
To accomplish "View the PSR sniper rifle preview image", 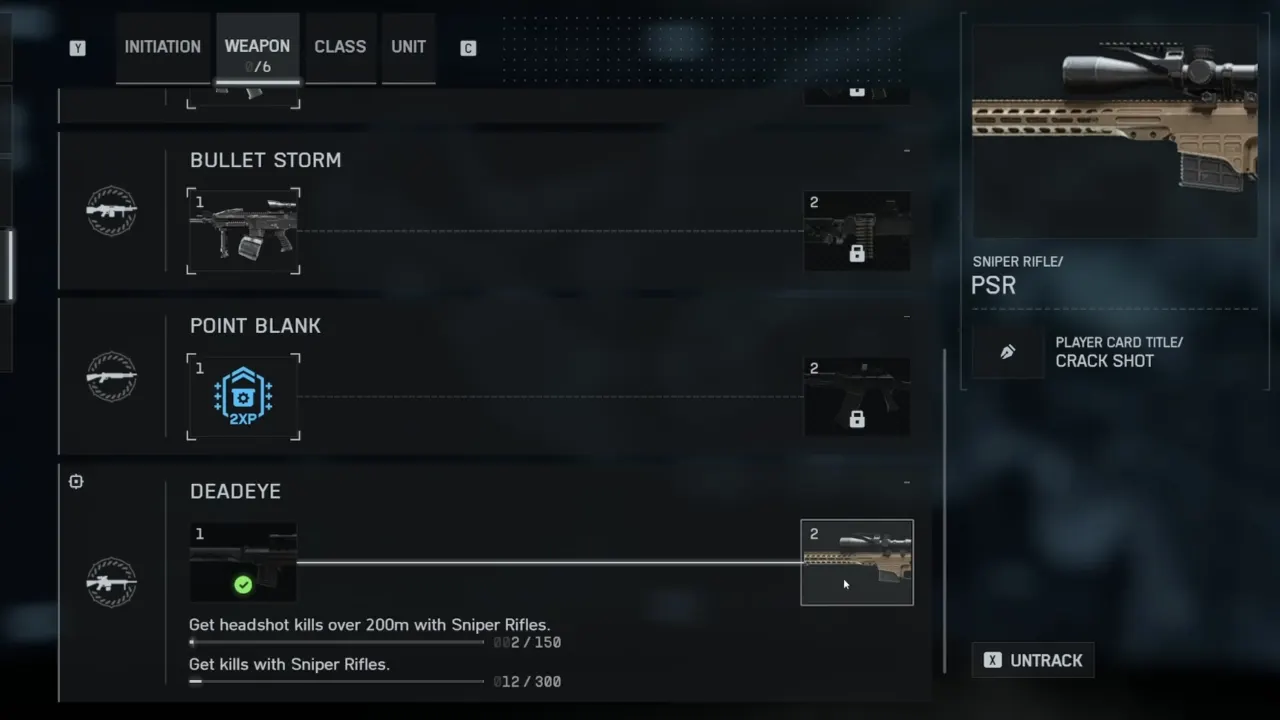I will [1114, 131].
